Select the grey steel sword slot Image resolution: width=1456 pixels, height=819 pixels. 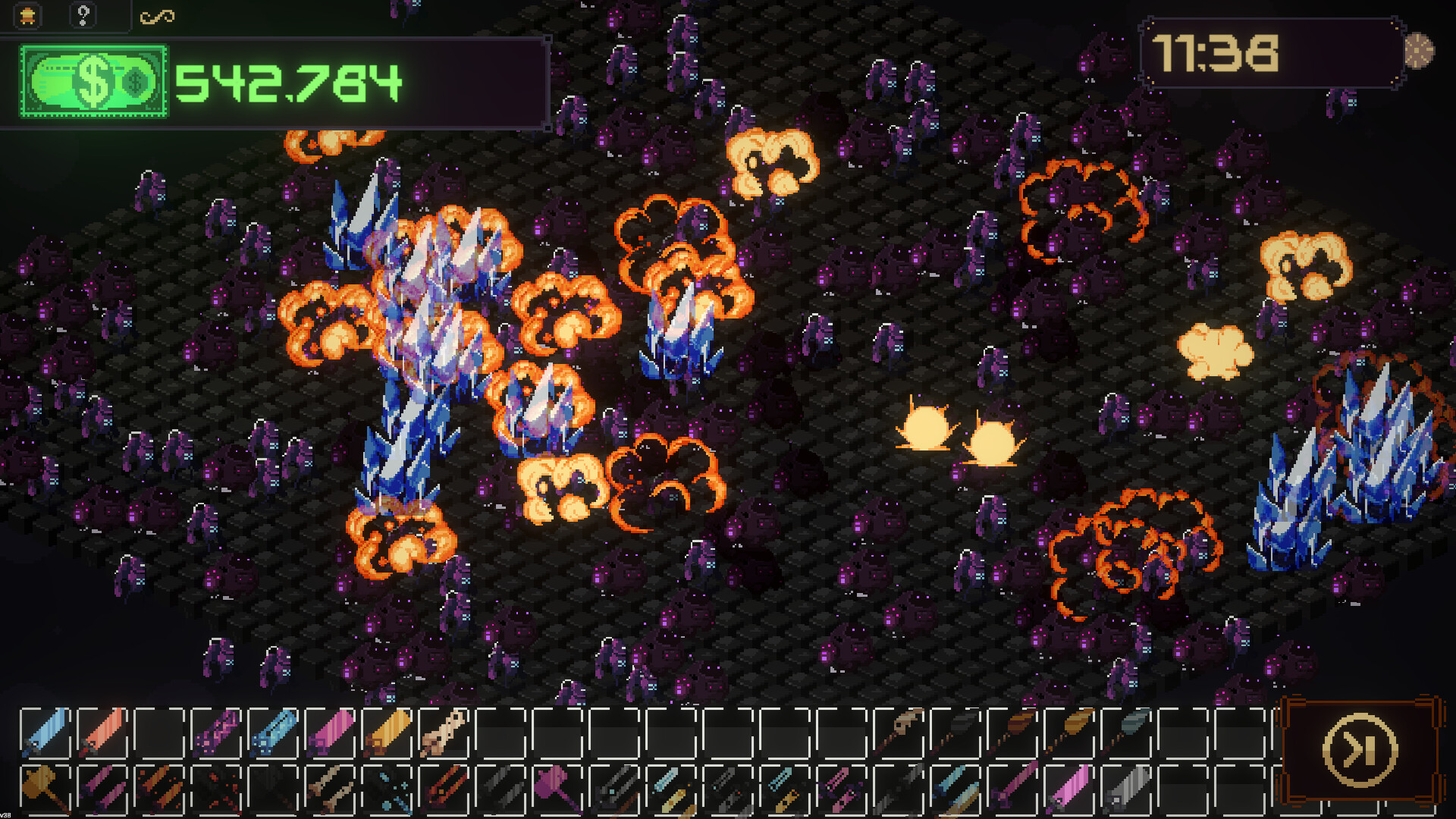[x=1127, y=789]
